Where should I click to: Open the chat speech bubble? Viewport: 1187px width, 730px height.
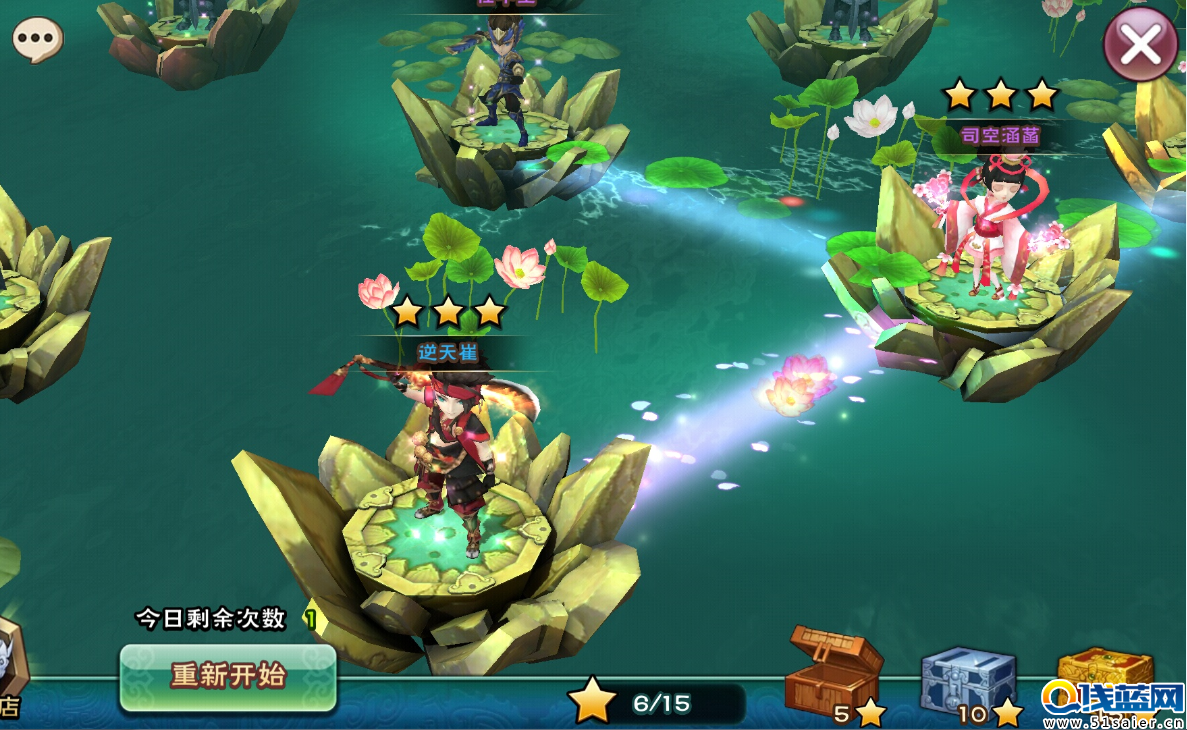point(38,40)
